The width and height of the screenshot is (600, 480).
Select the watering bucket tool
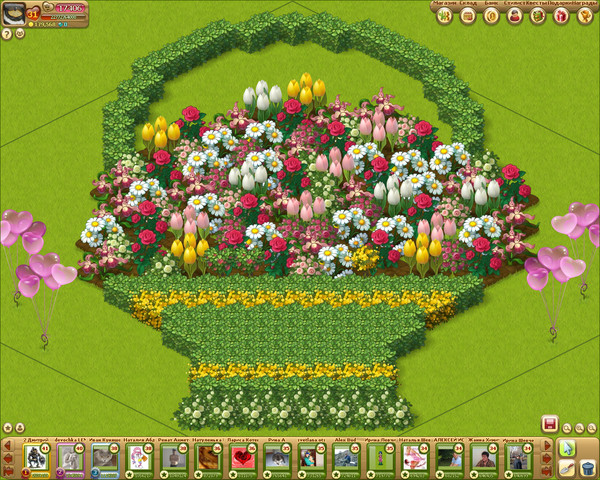[587, 467]
